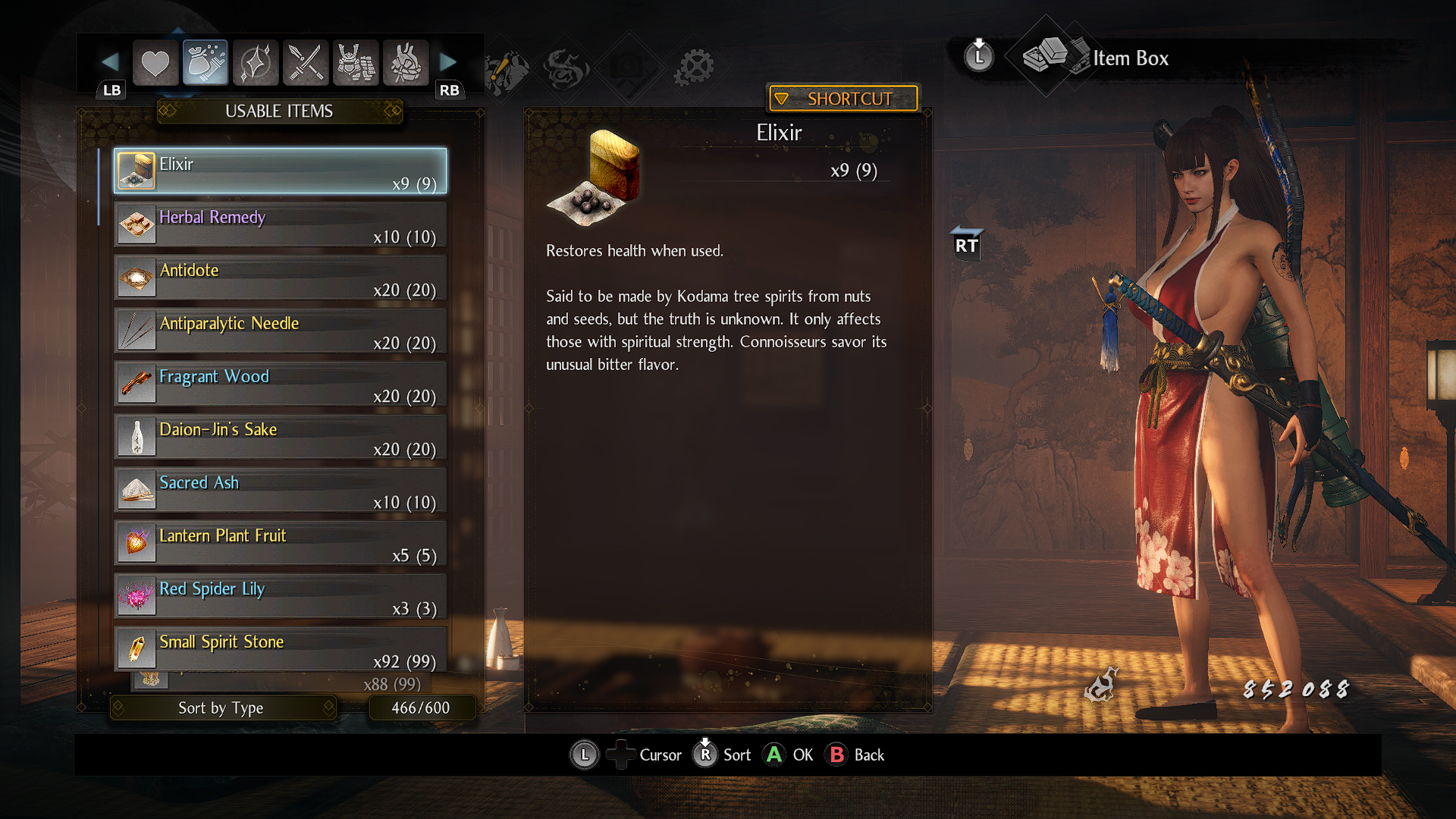Open the usable items pouch tab
Screen dimensions: 1456x819
tap(206, 63)
